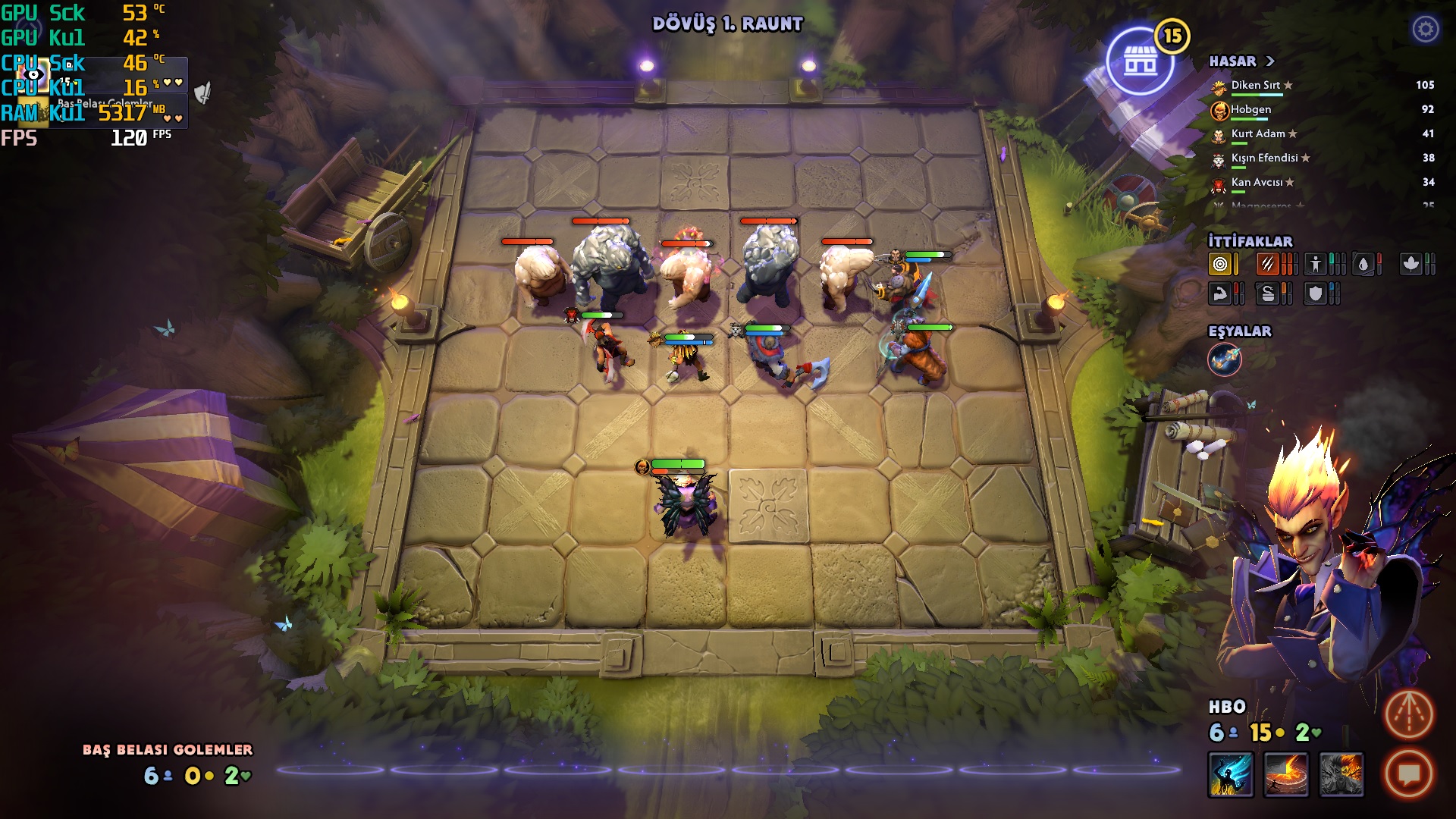Select Diken Sırt in the damage list
Viewport: 1456px width, 819px height.
coord(1255,86)
